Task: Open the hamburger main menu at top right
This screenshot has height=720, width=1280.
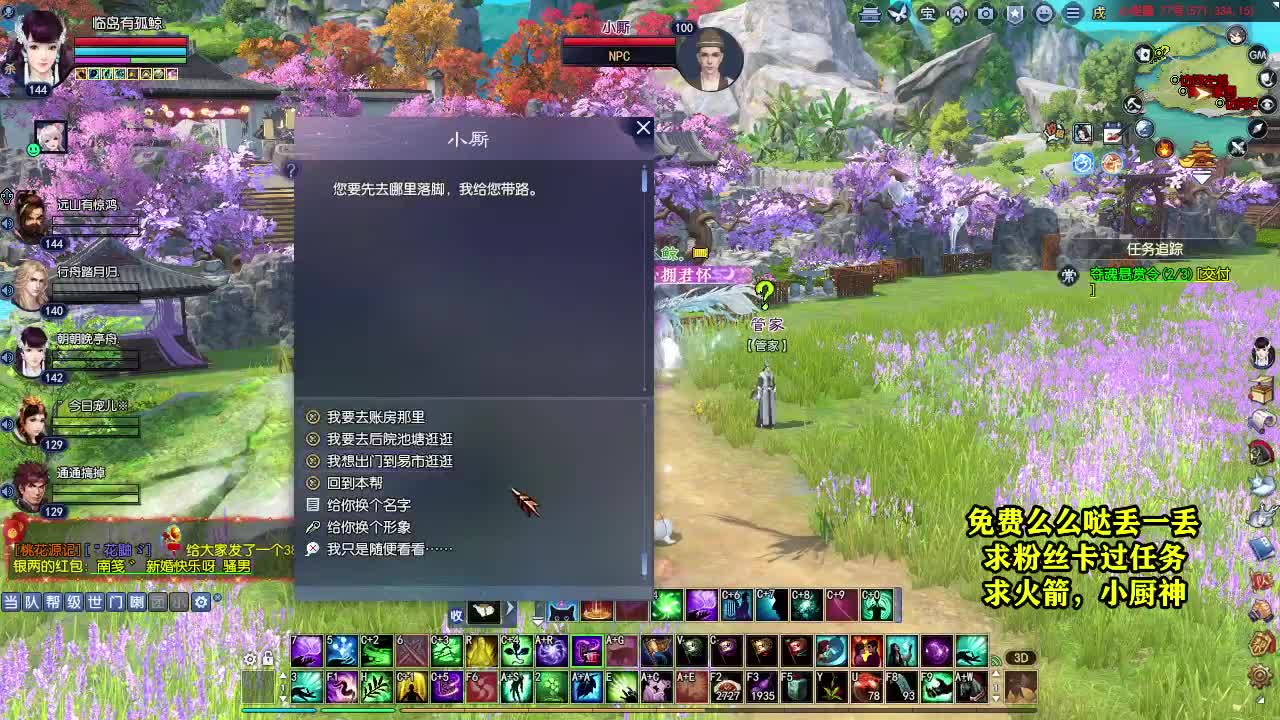Action: 1072,13
